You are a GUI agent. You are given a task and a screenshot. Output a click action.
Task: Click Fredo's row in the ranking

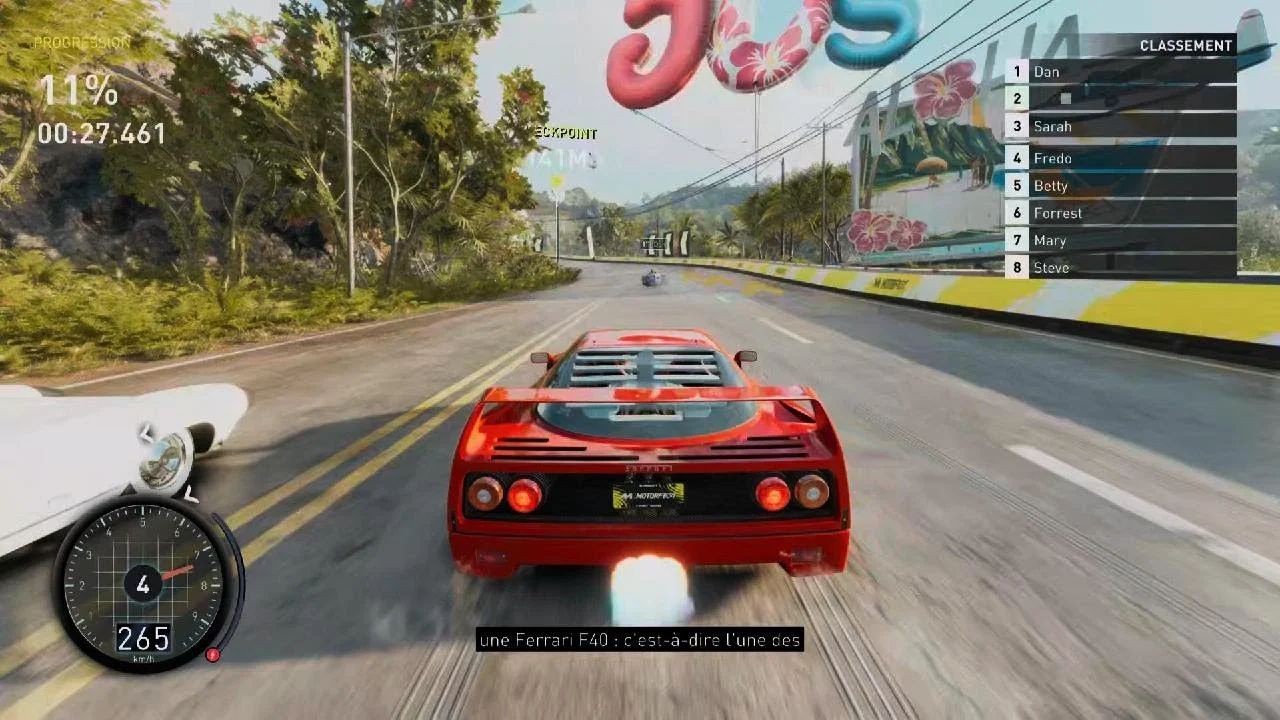(x=1120, y=158)
